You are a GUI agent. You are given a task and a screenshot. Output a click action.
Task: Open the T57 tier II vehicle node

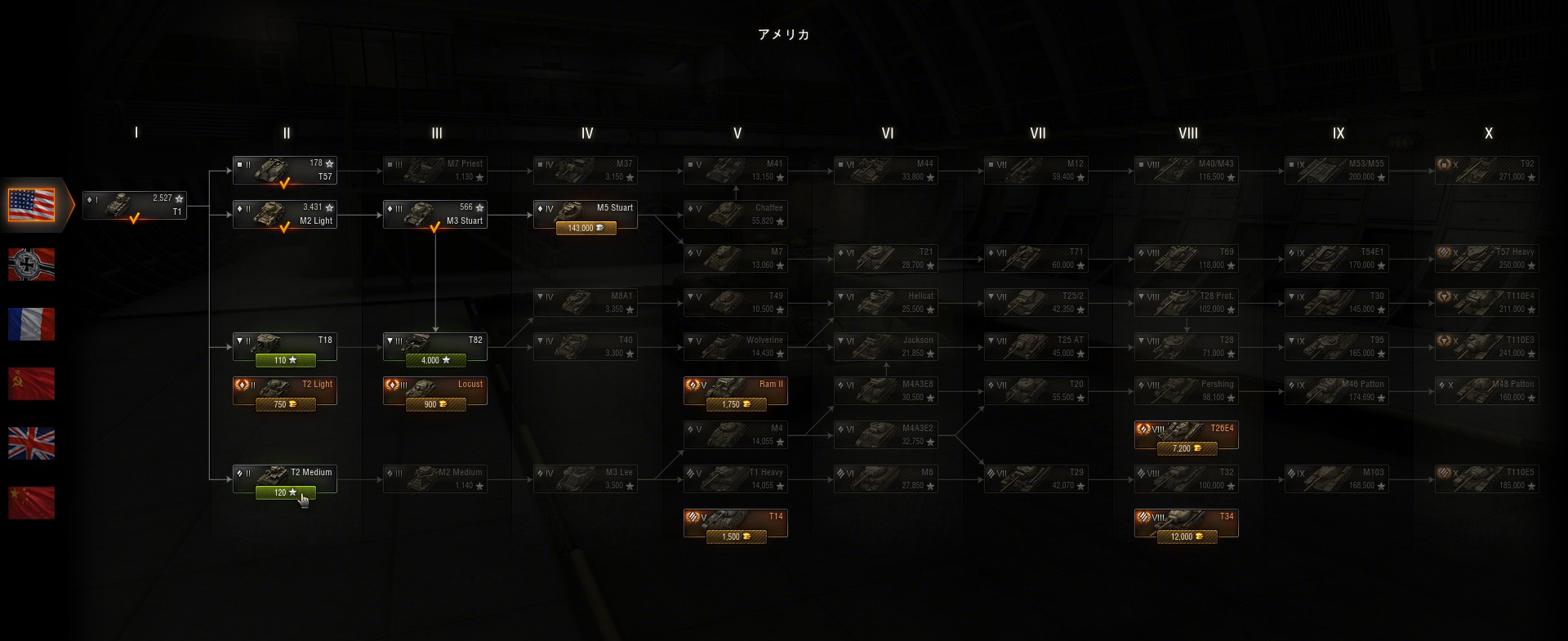(x=285, y=170)
